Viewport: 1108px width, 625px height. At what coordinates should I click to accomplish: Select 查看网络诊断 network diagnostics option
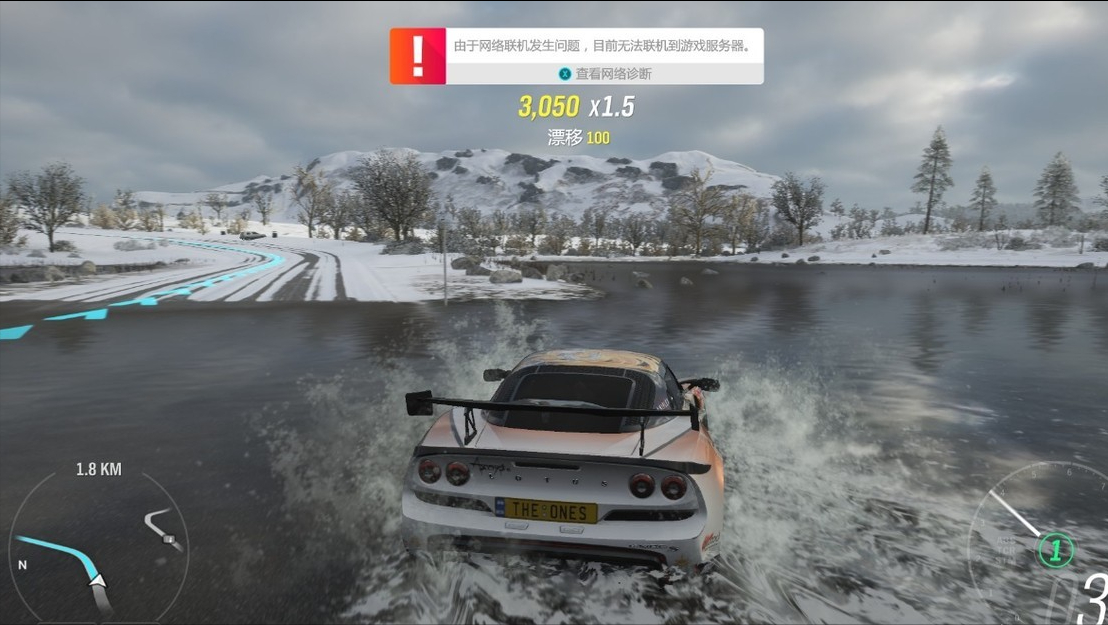click(605, 74)
